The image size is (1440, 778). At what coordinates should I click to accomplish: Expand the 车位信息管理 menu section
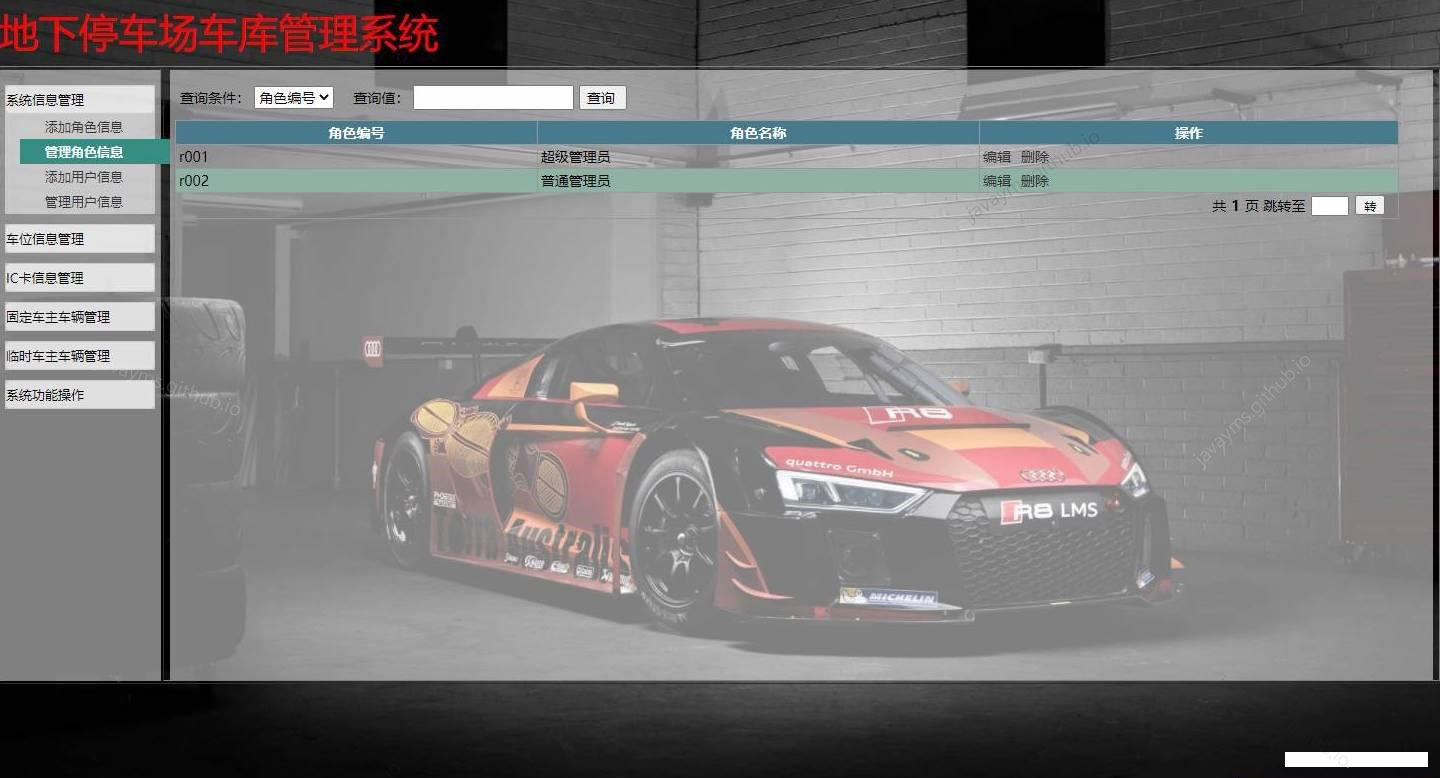(79, 239)
